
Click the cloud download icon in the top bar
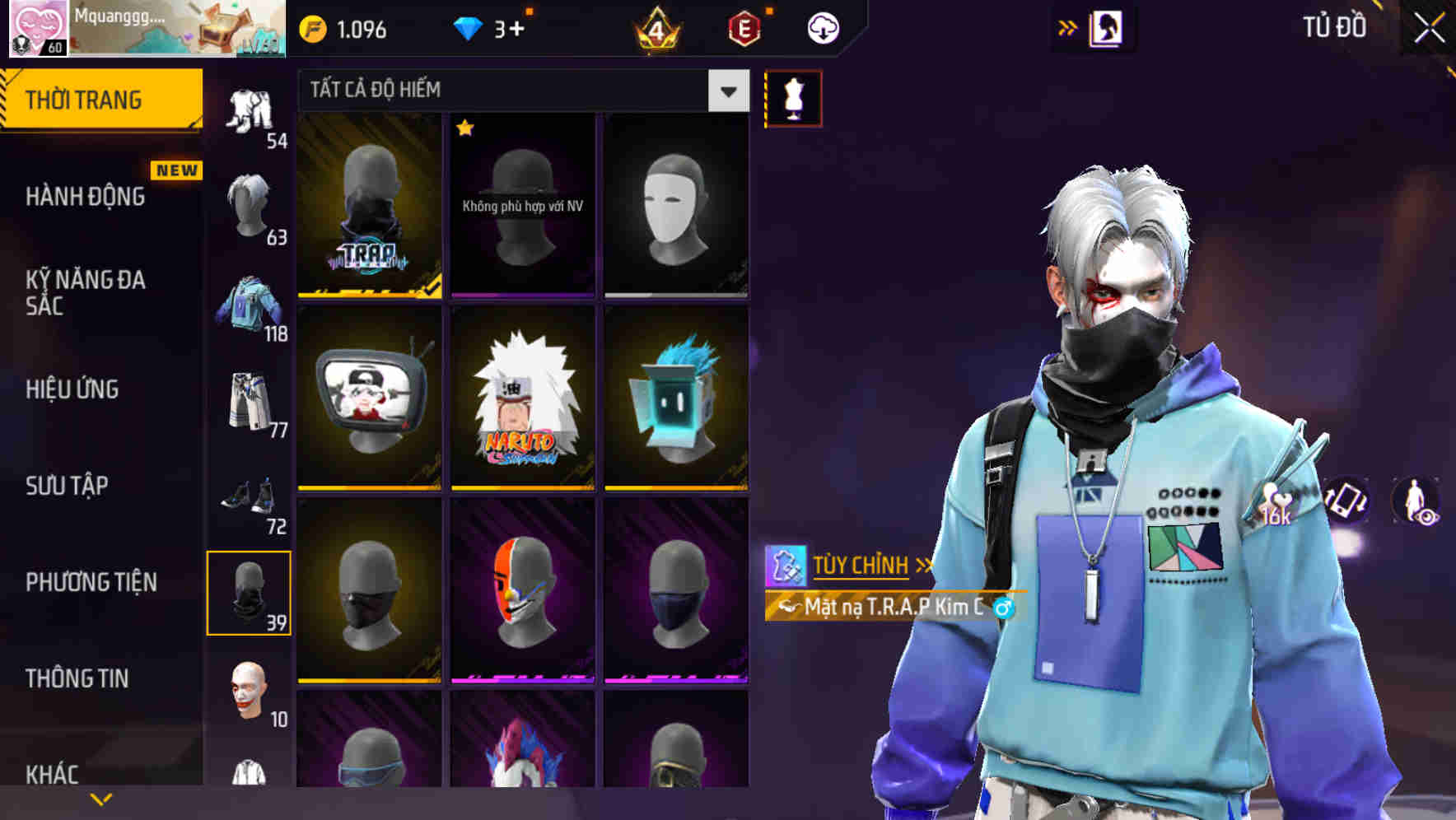pos(824,27)
